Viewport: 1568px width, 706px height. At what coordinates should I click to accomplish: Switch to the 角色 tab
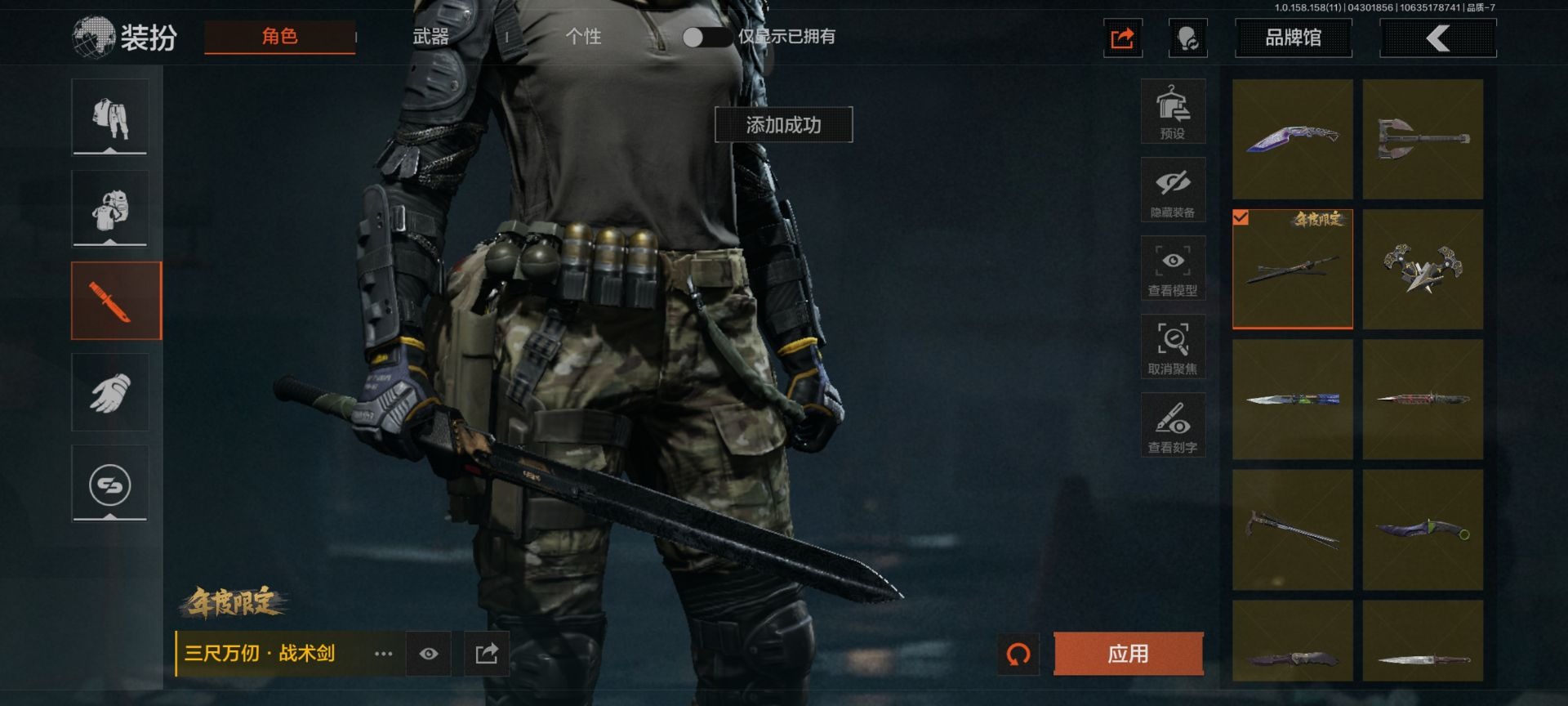(279, 37)
